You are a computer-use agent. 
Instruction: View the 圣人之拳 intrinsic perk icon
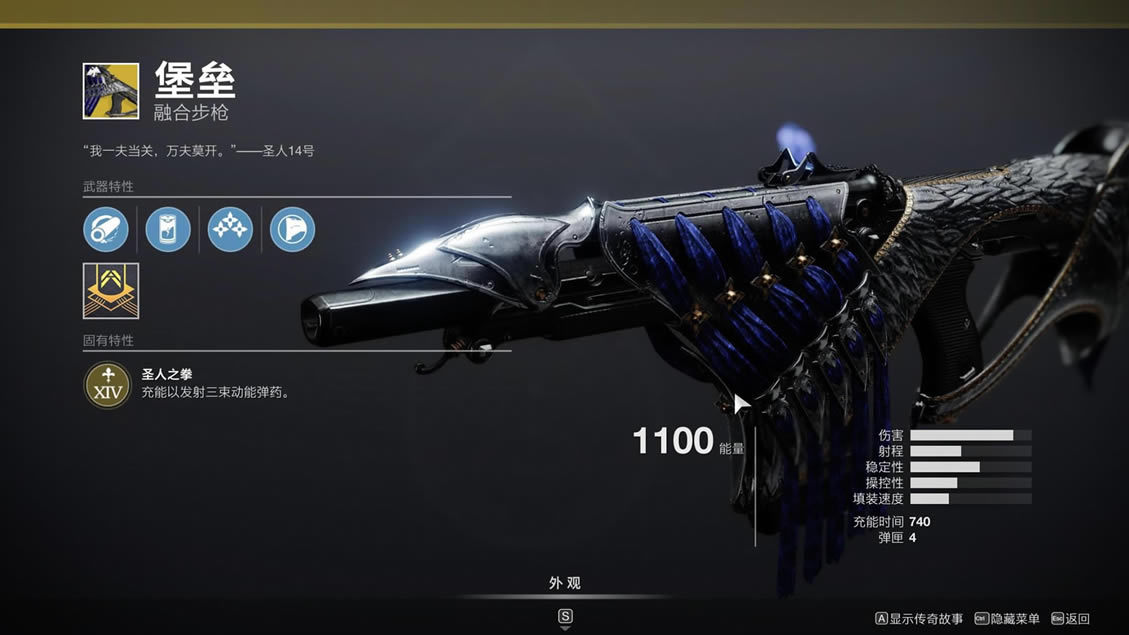click(x=107, y=384)
